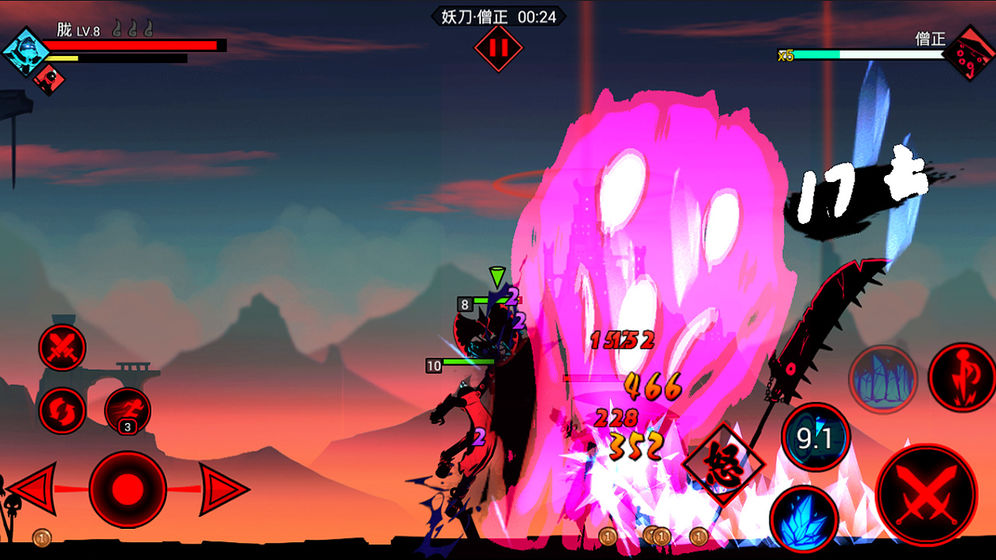Viewport: 996px width, 560px height.
Task: Select the skill on 9.1 cooldown
Action: [815, 436]
